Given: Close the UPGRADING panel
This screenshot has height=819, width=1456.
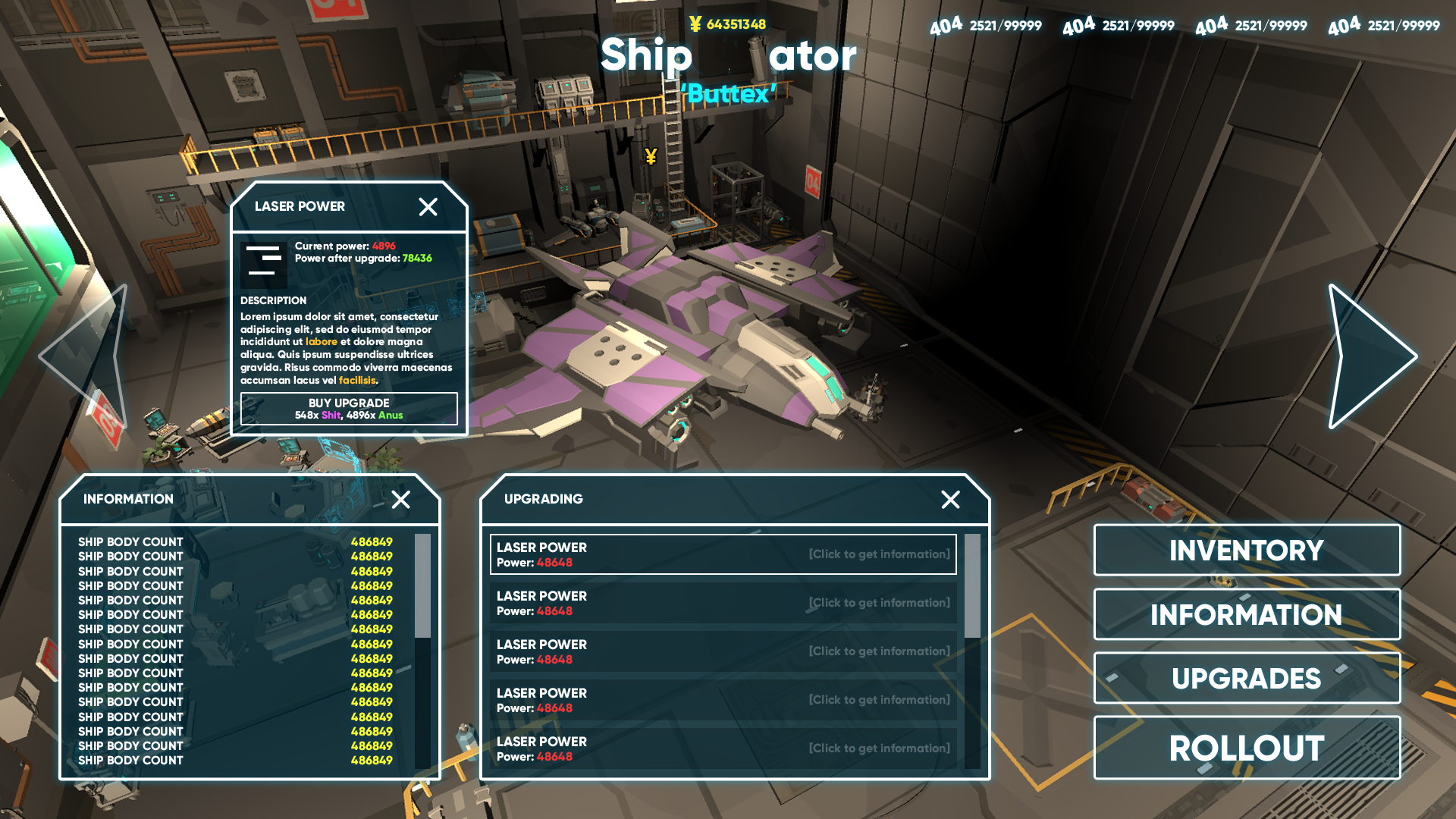Looking at the screenshot, I should click(952, 500).
